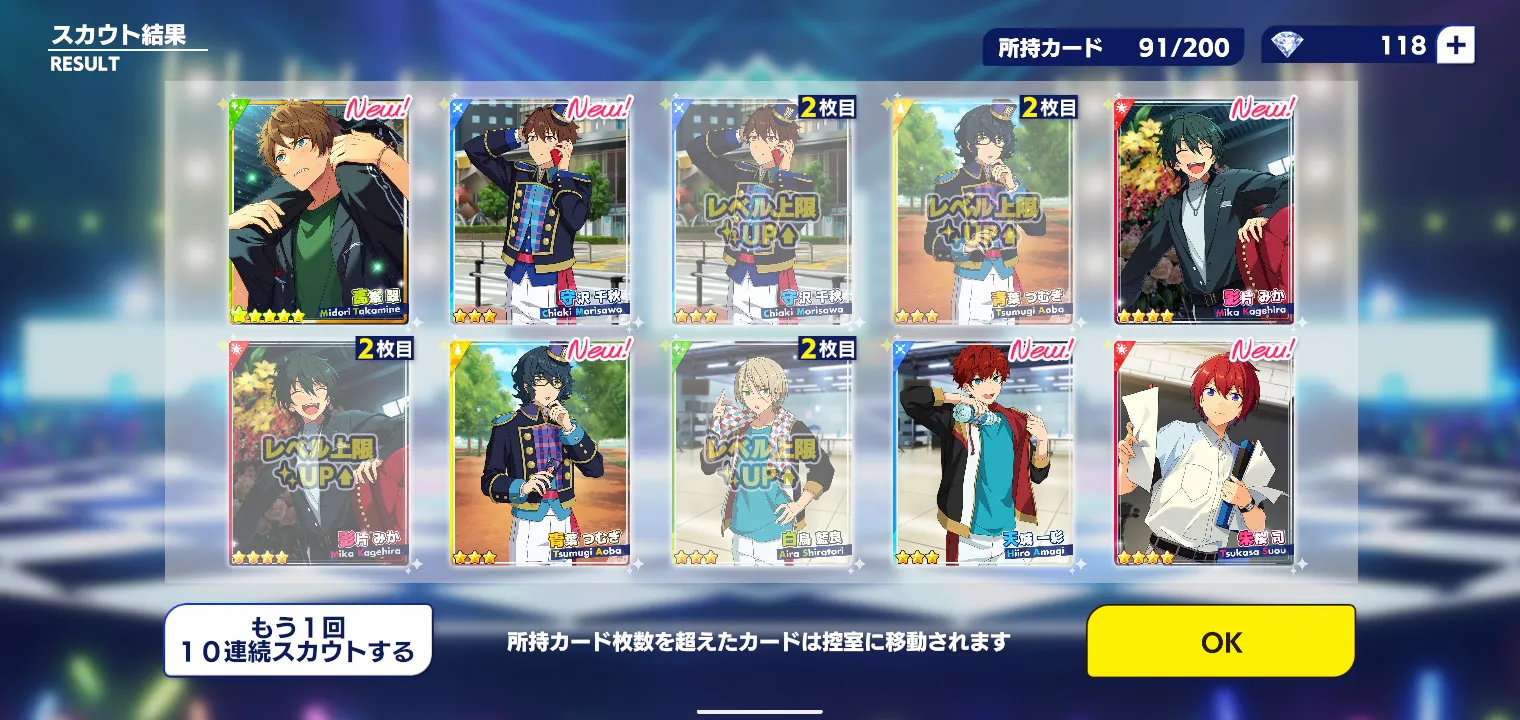1520x720 pixels.
Task: Choose the Tsumugi Aoba card marked New
Action: 541,453
